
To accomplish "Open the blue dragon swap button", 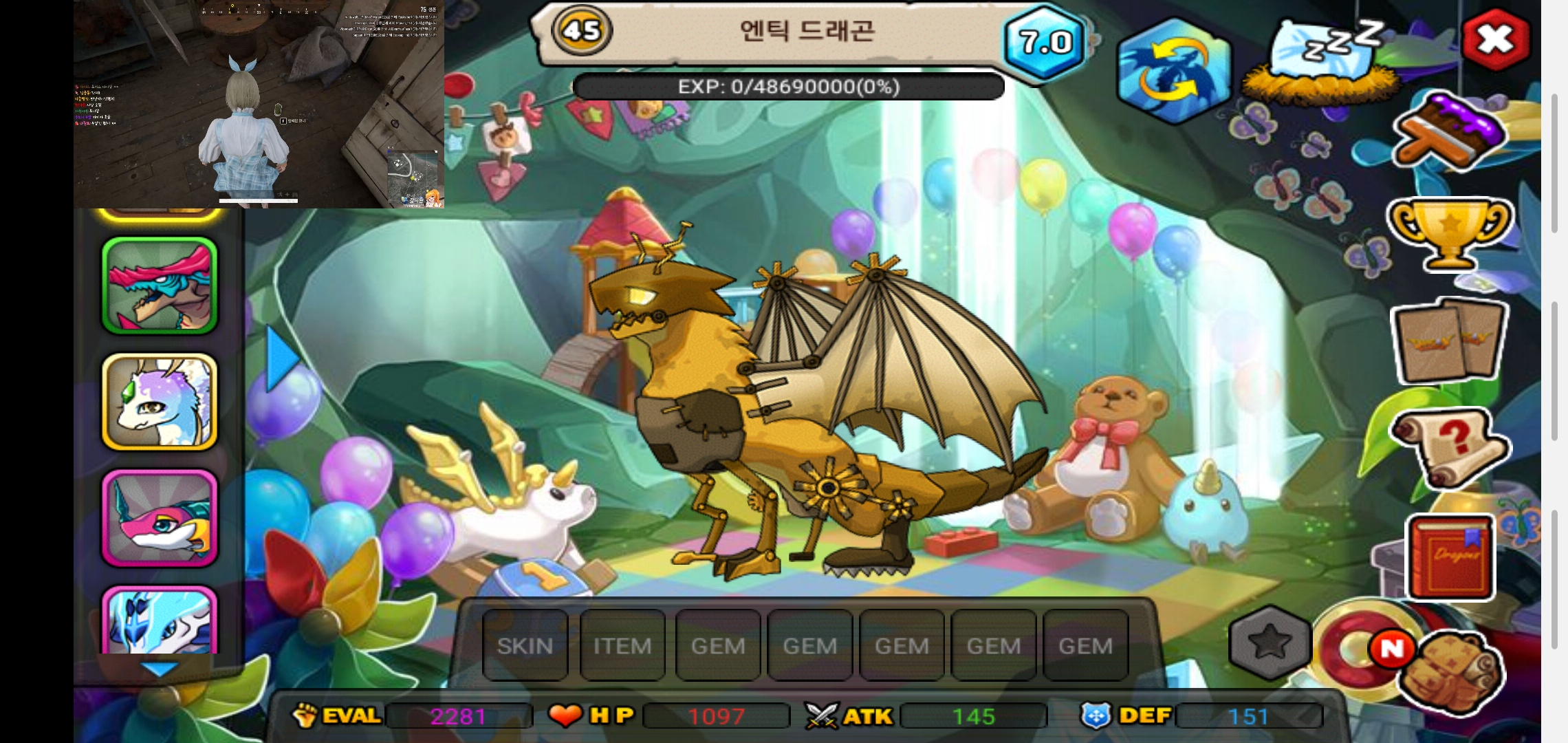I will coord(1174,71).
